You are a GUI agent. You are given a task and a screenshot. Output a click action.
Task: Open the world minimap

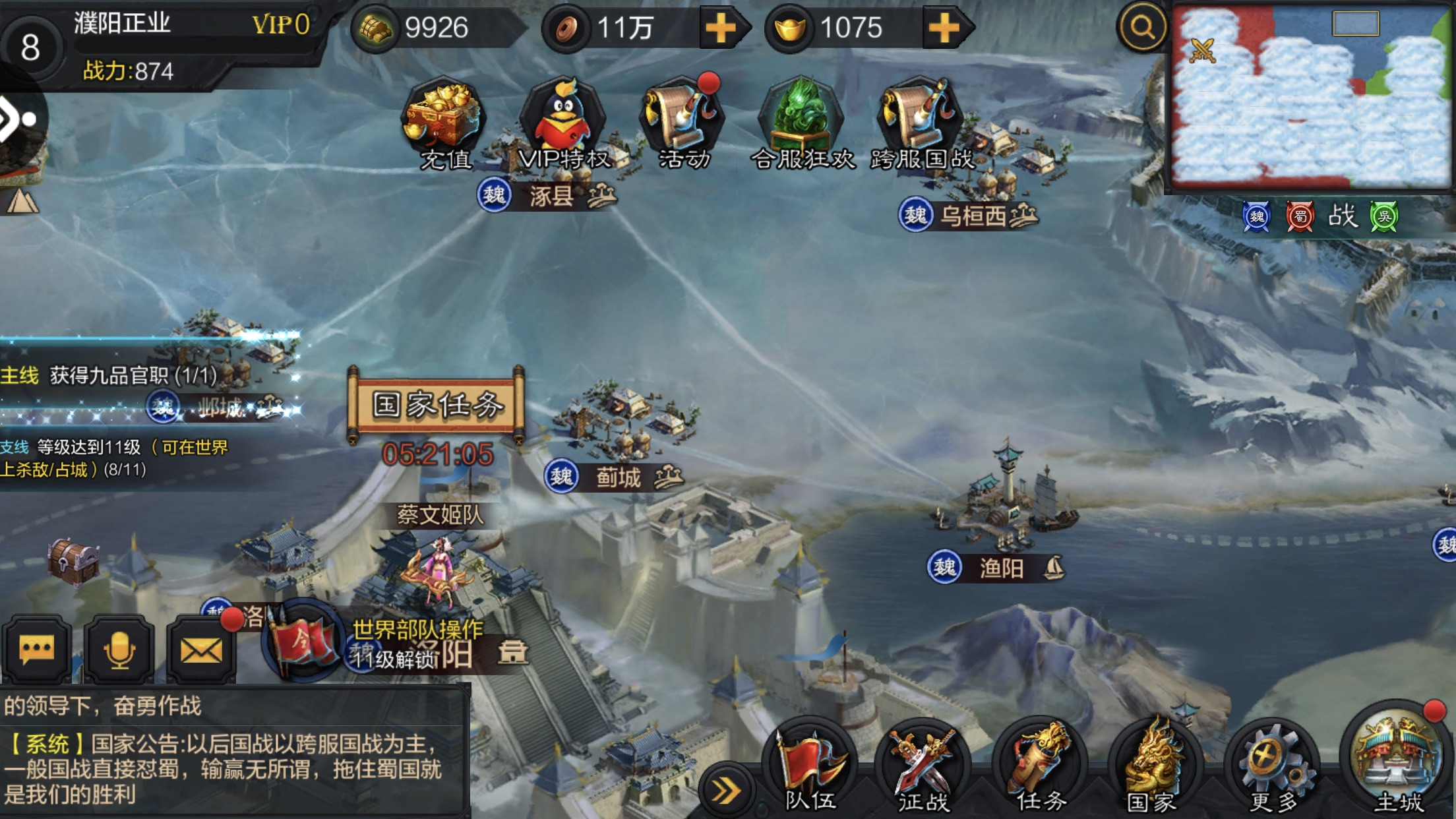pos(1311,97)
